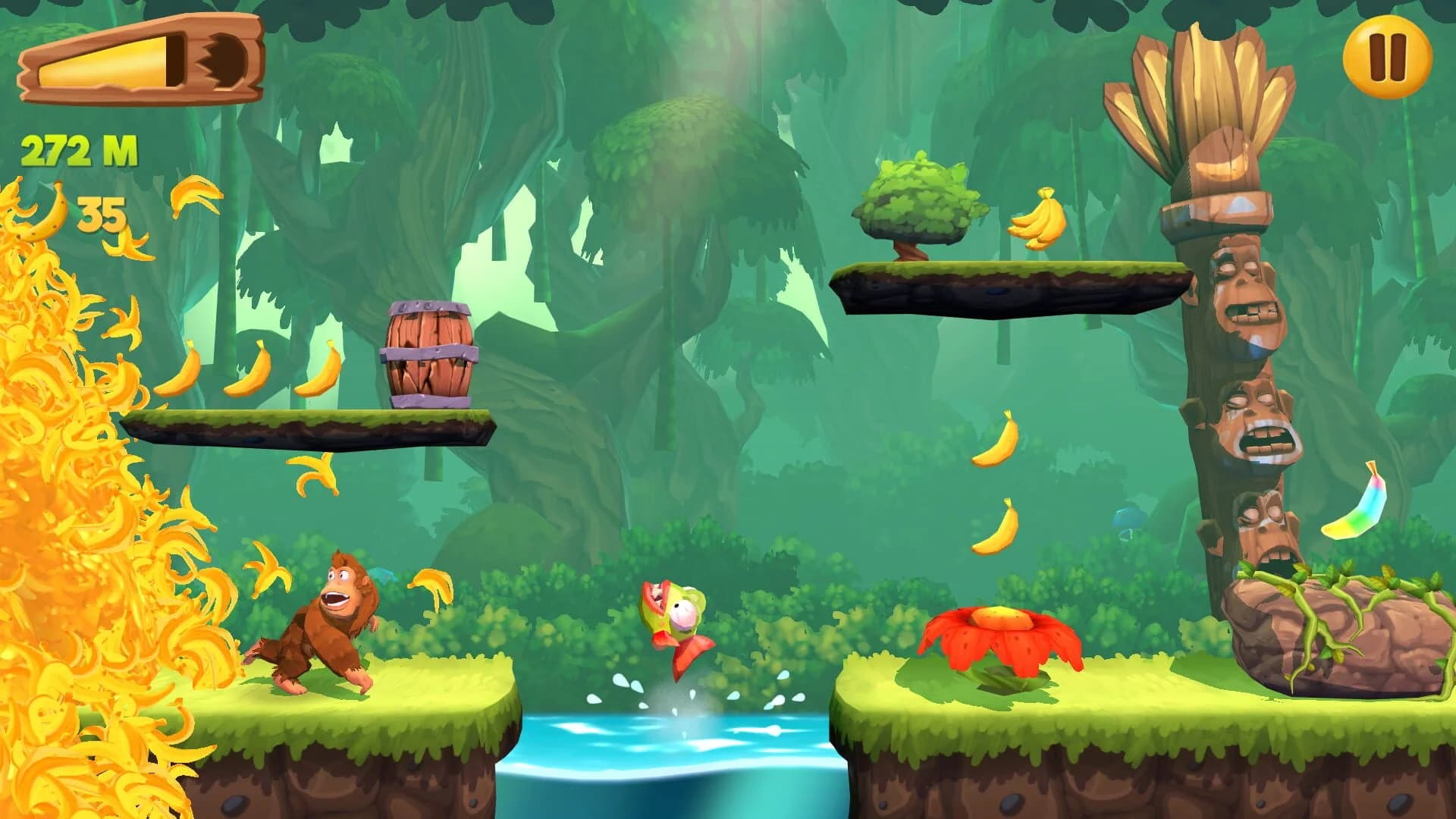
Task: Click a single banana above the water gap
Action: [993, 440]
